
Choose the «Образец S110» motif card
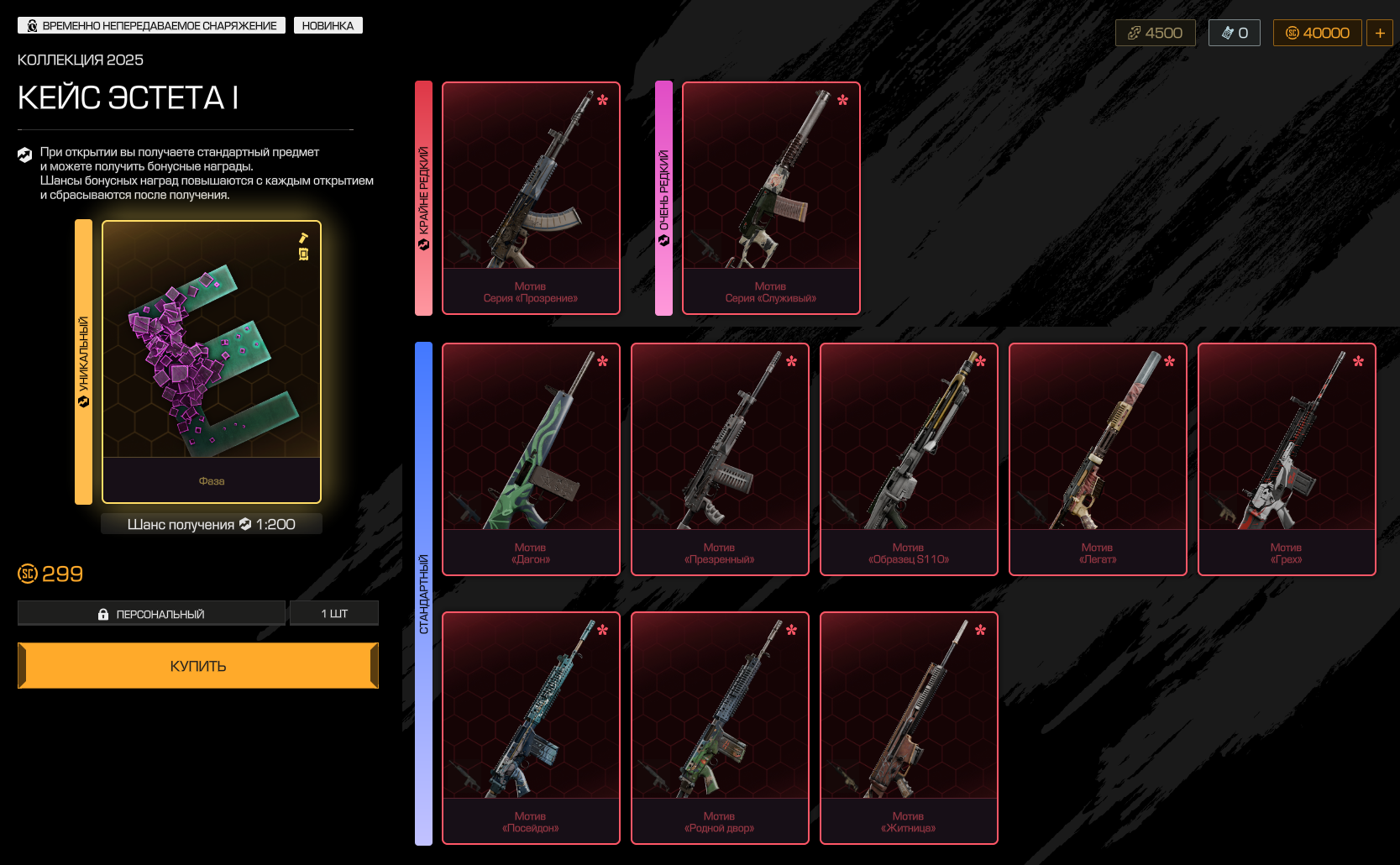909,459
